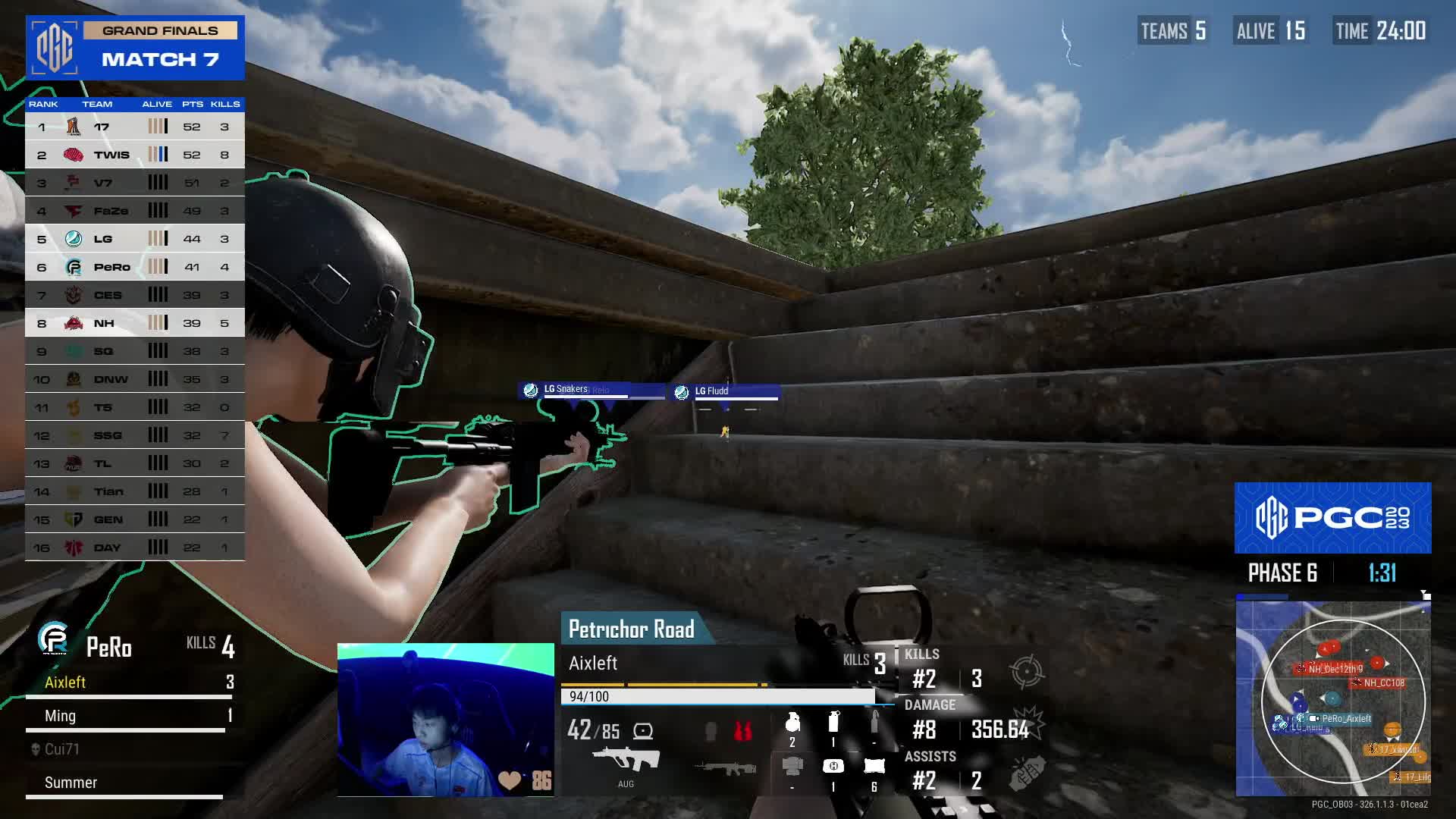This screenshot has width=1456, height=819.
Task: Select the TWIS row in the leaderboard
Action: tap(135, 155)
